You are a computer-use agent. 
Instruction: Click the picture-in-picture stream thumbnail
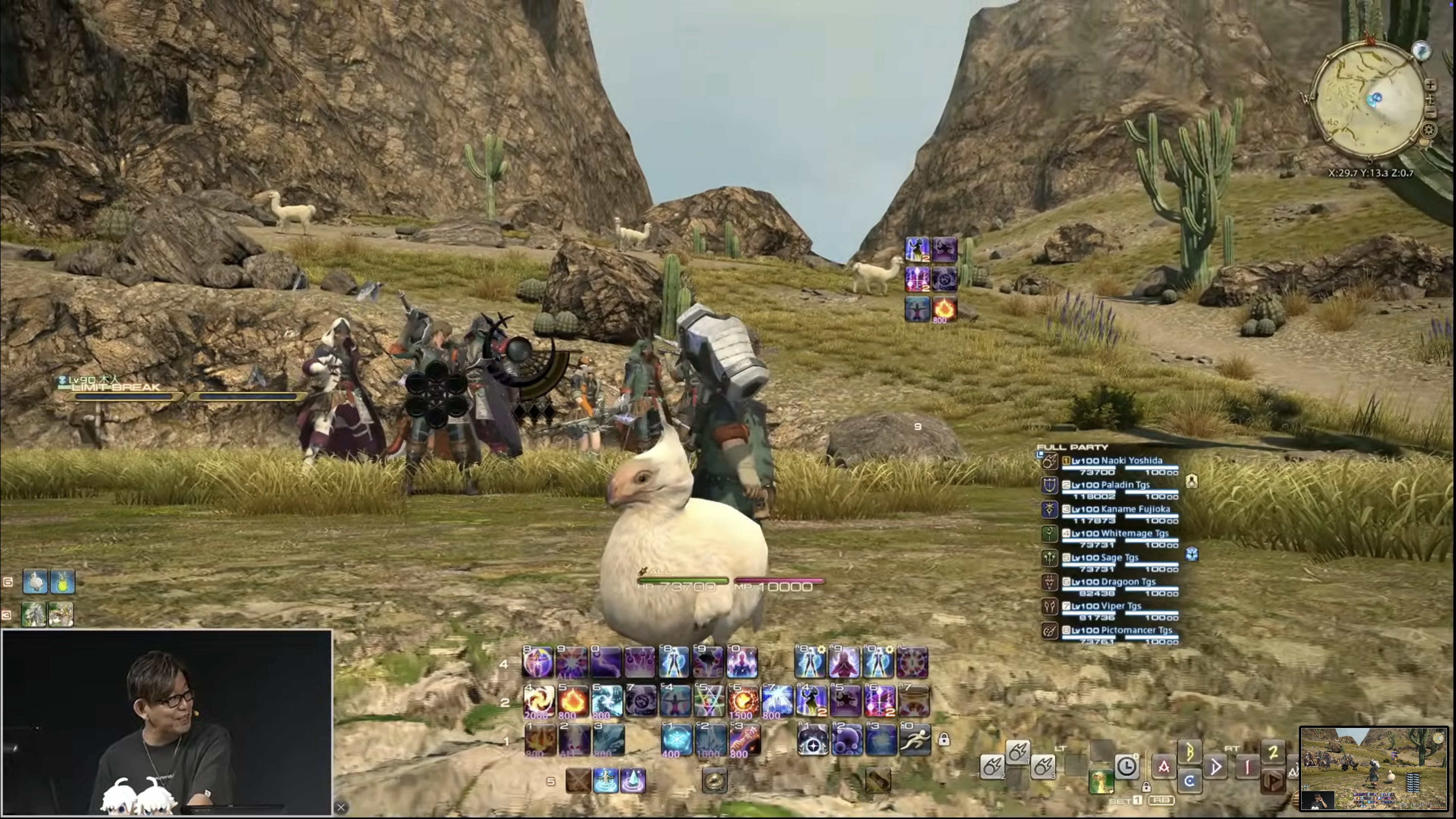(1374, 769)
